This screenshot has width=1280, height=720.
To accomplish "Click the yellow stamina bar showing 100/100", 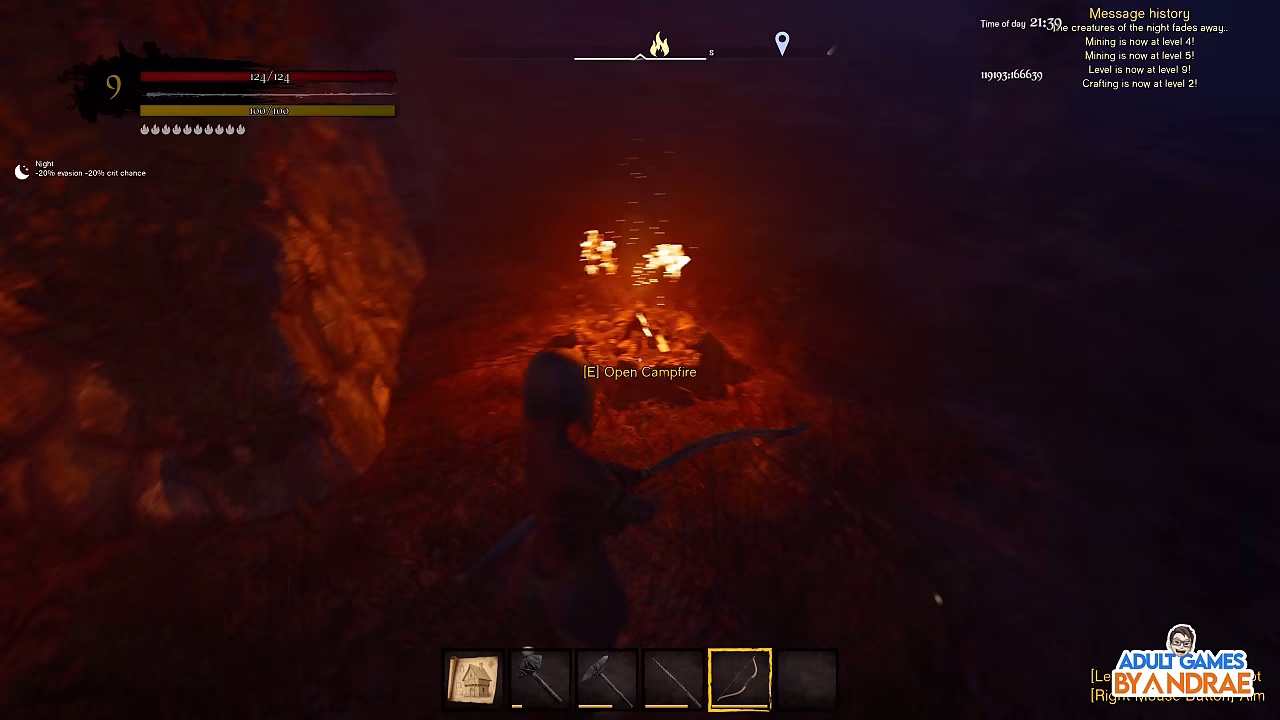I will coord(268,110).
